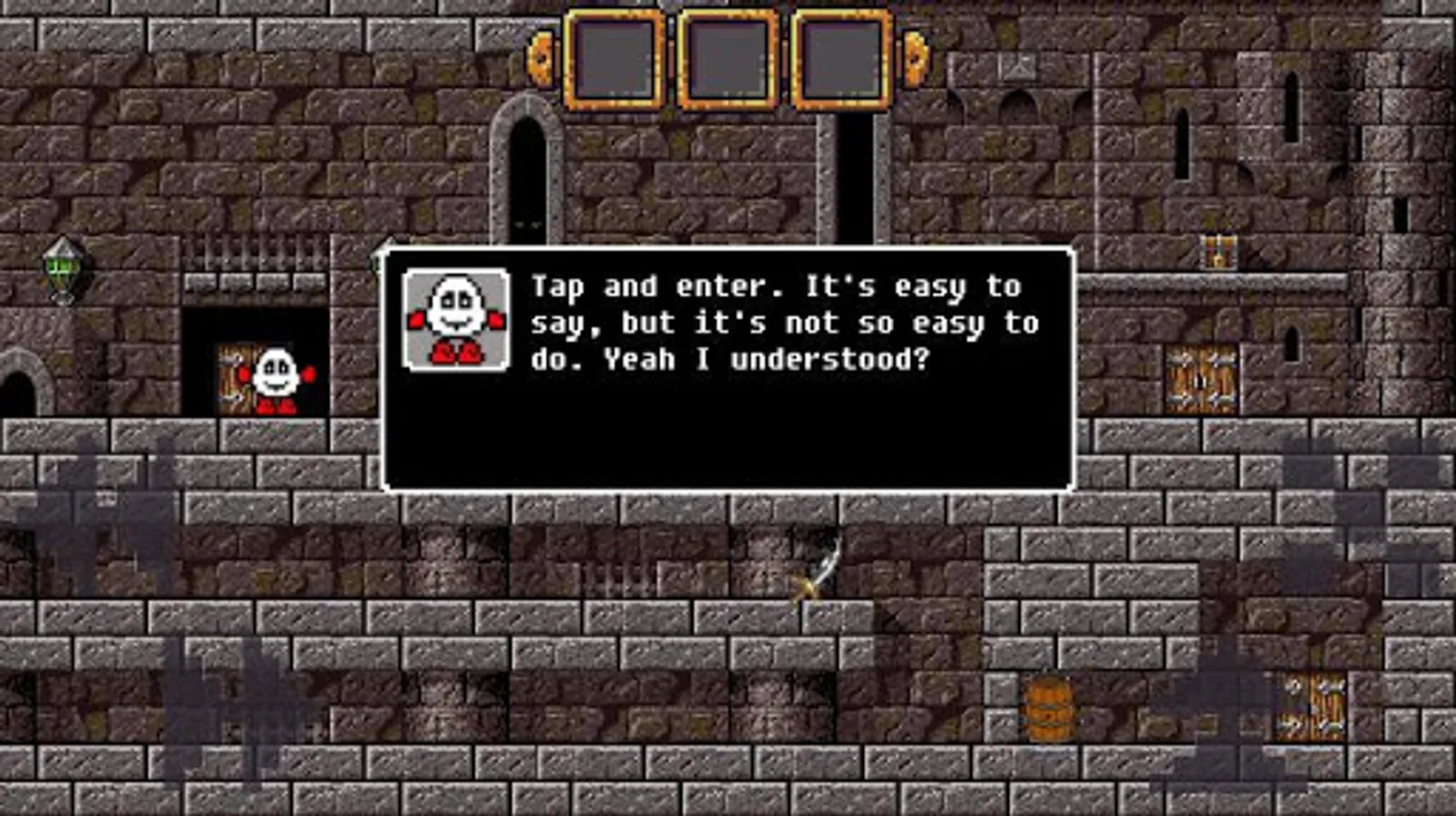Click the gold ornament left of the top frames
The image size is (1456, 816).
(x=539, y=59)
